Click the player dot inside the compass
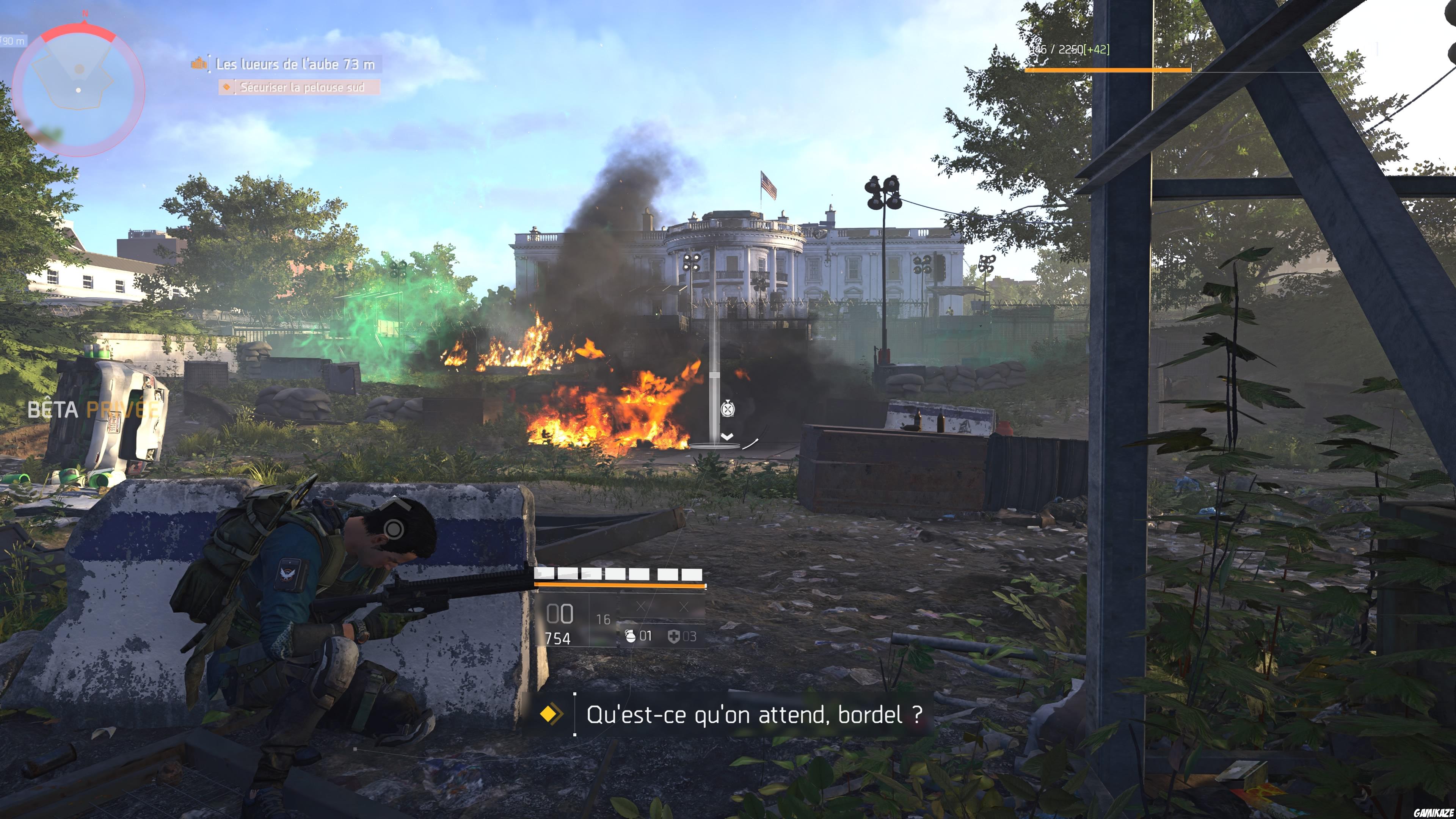The width and height of the screenshot is (1456, 819). point(78,91)
